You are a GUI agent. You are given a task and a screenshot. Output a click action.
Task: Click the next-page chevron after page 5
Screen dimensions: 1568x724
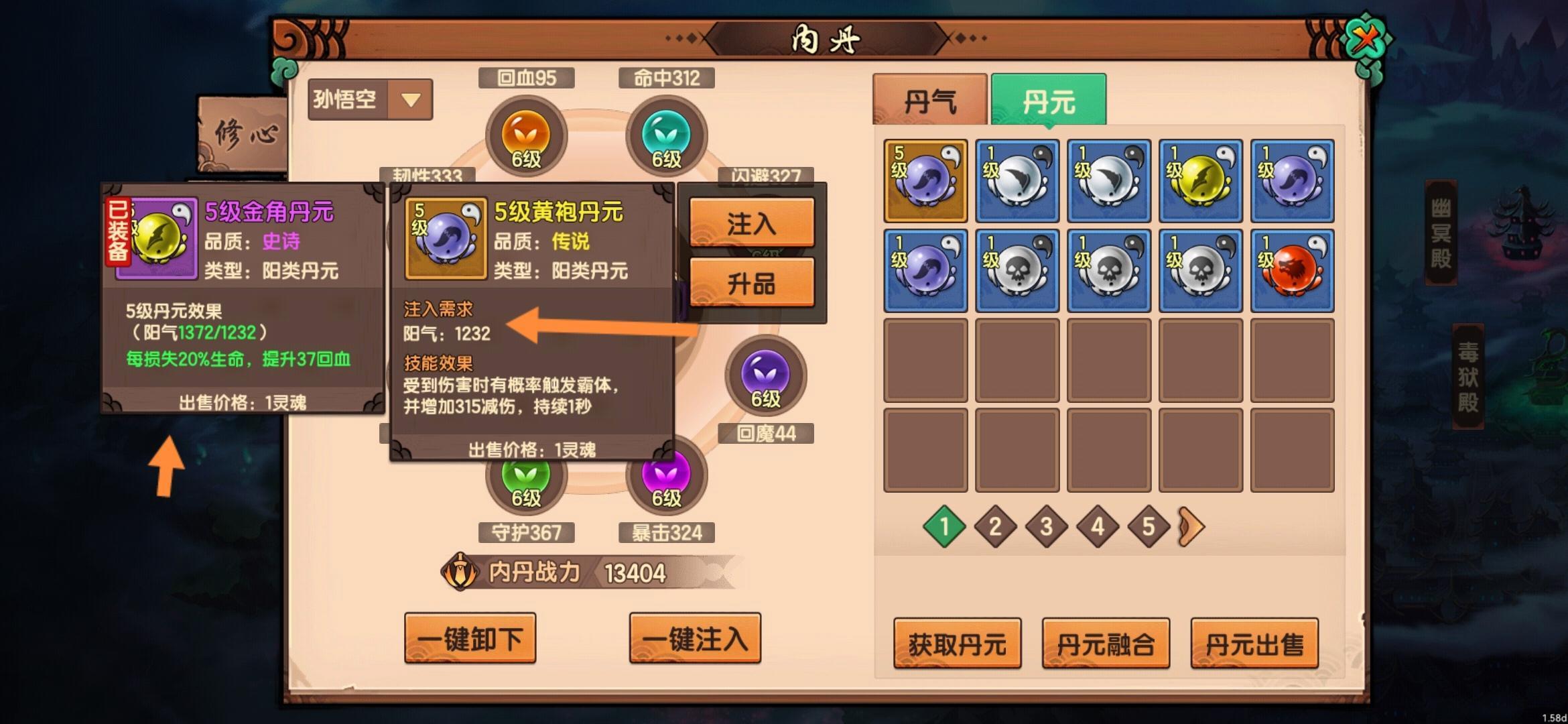1189,527
